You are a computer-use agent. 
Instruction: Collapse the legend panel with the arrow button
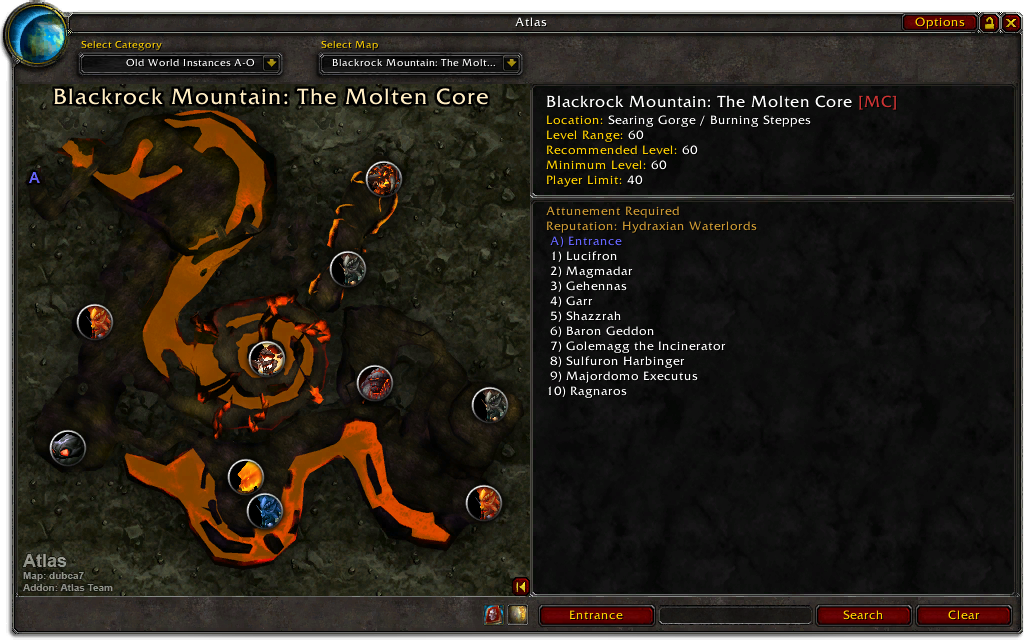(x=520, y=586)
